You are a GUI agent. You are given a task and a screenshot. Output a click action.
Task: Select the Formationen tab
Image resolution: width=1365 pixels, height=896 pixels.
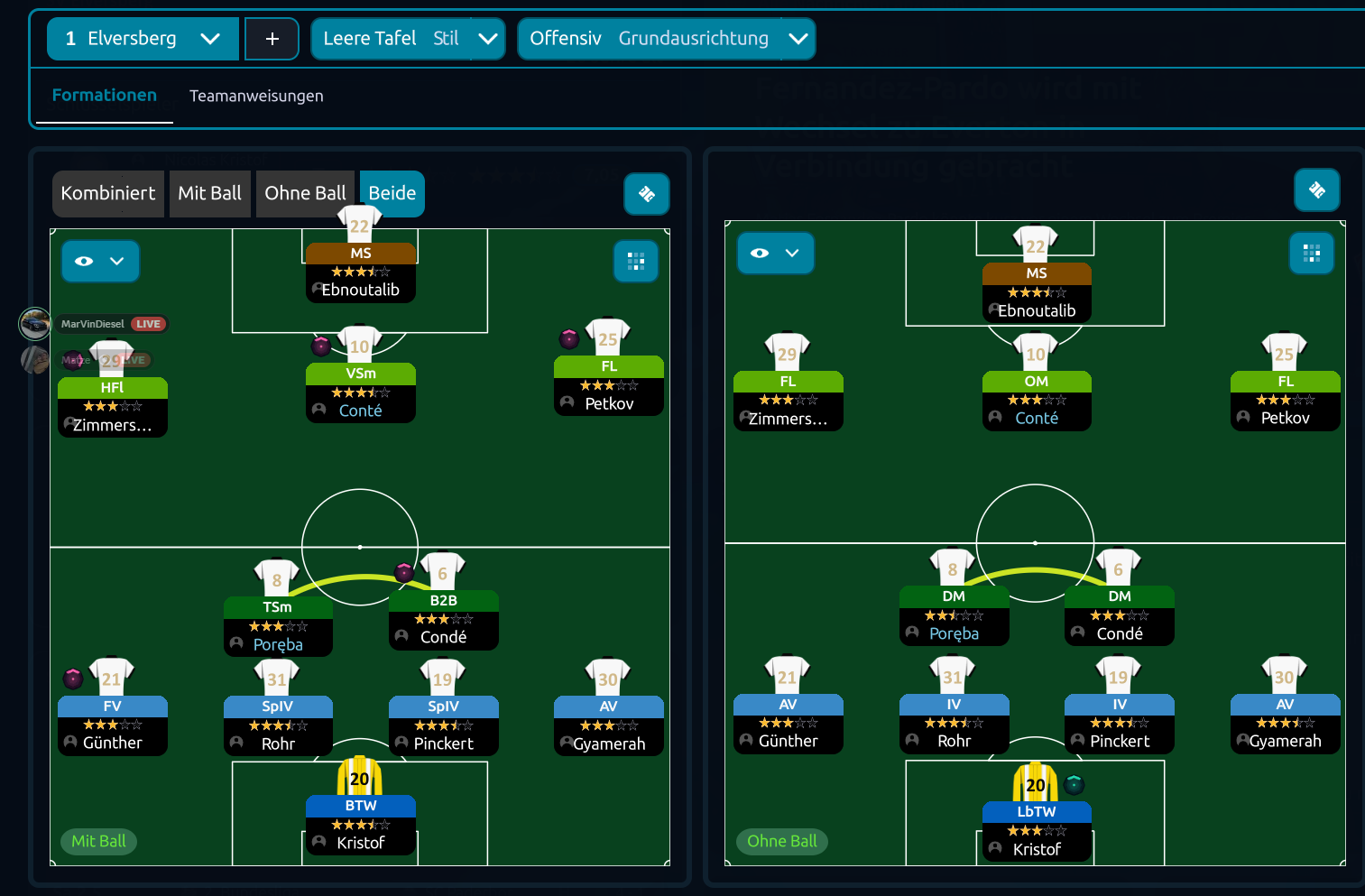pos(105,96)
